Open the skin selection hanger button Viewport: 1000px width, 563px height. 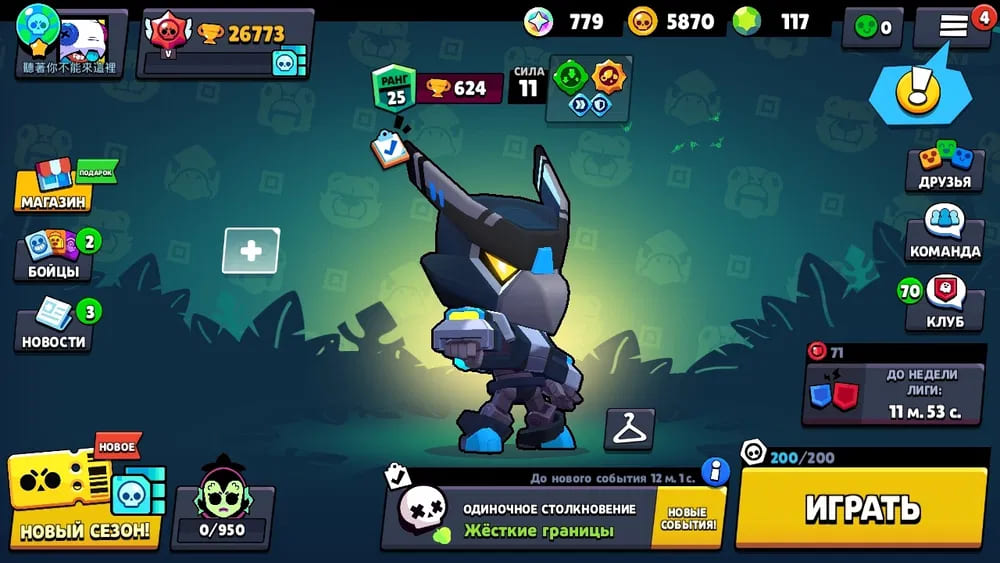(x=630, y=429)
